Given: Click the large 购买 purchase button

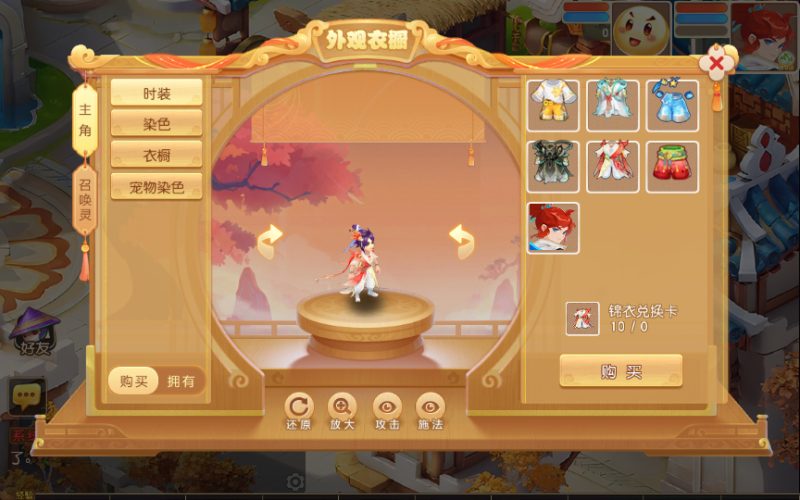Looking at the screenshot, I should (621, 371).
